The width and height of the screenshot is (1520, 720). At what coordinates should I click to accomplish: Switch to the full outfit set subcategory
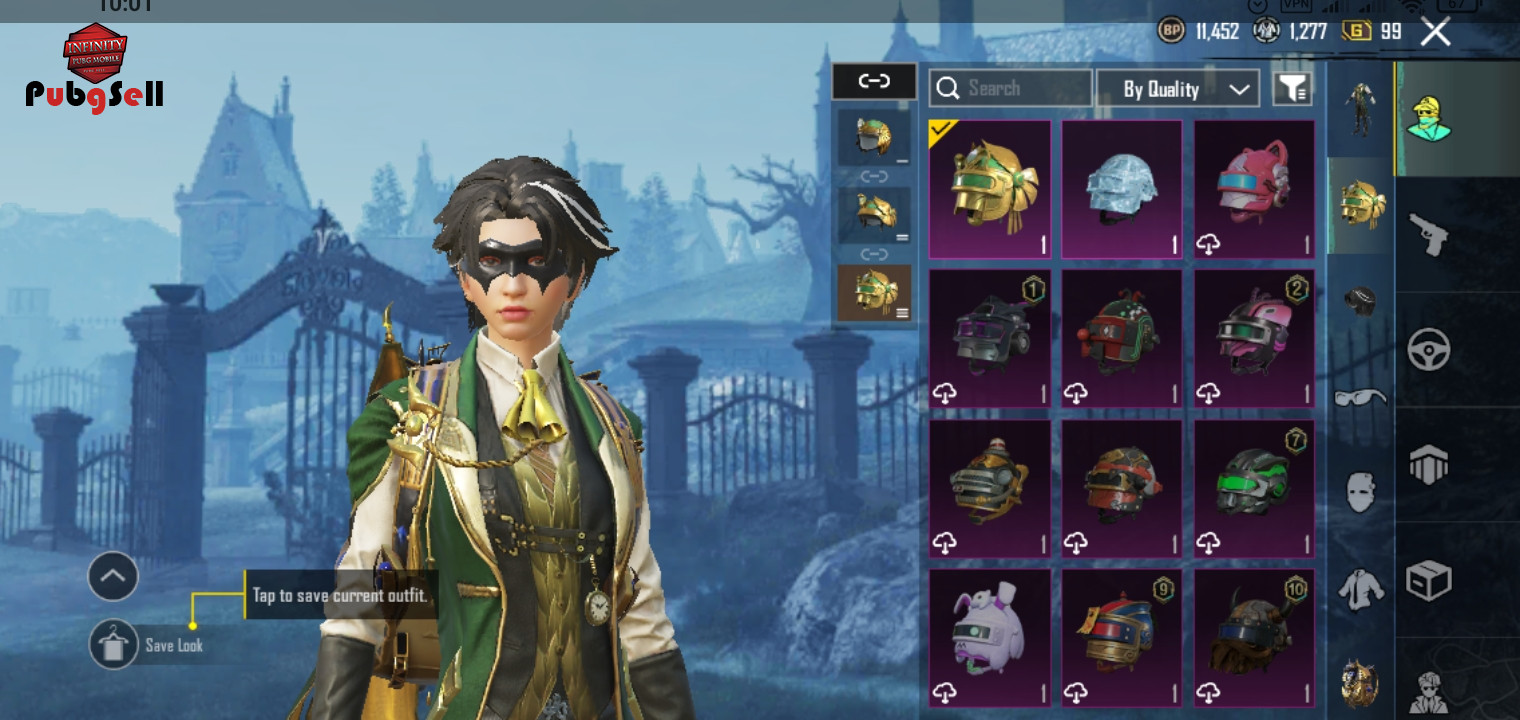click(1360, 108)
